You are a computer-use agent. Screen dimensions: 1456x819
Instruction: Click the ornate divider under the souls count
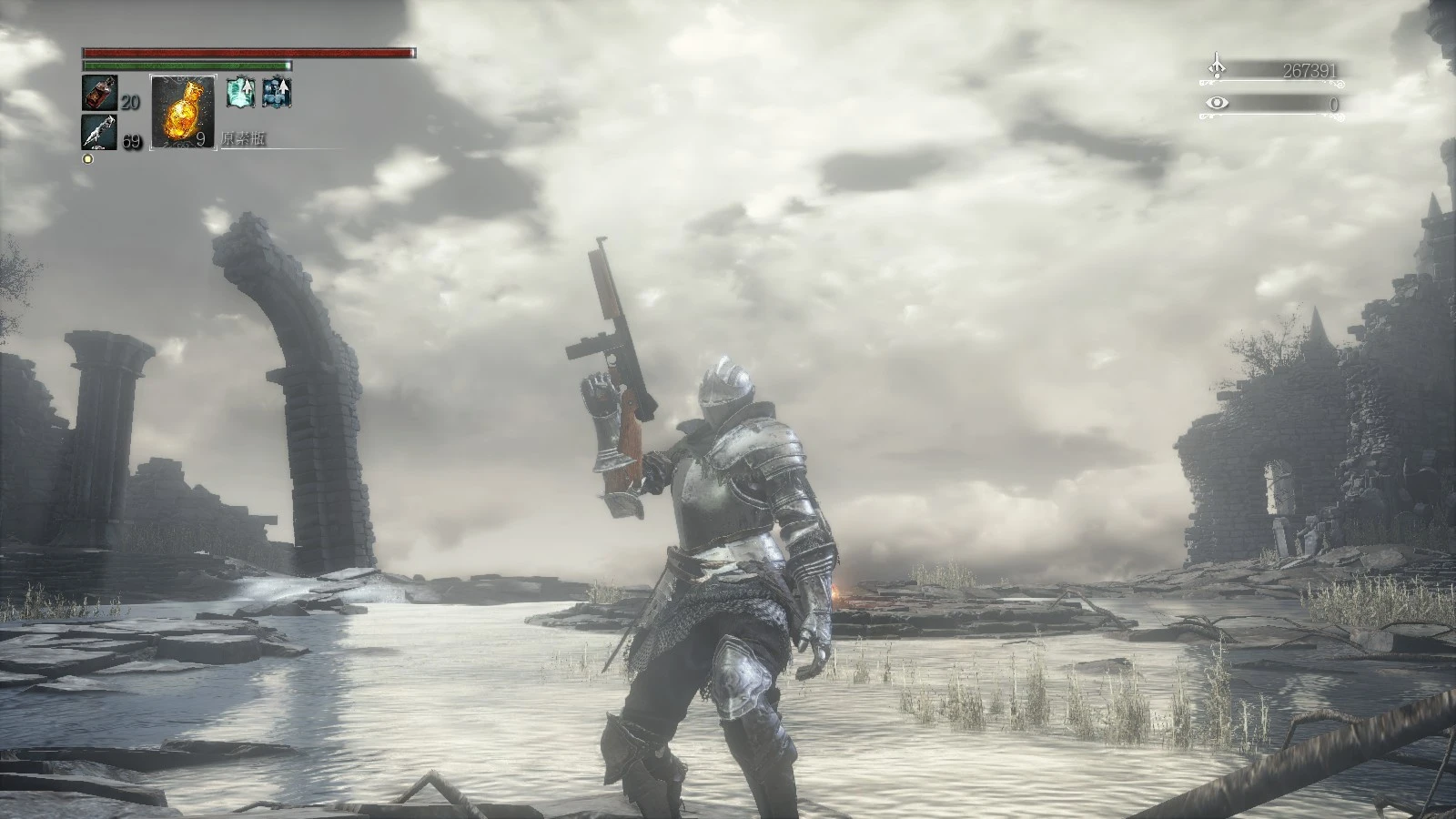coord(1274,82)
